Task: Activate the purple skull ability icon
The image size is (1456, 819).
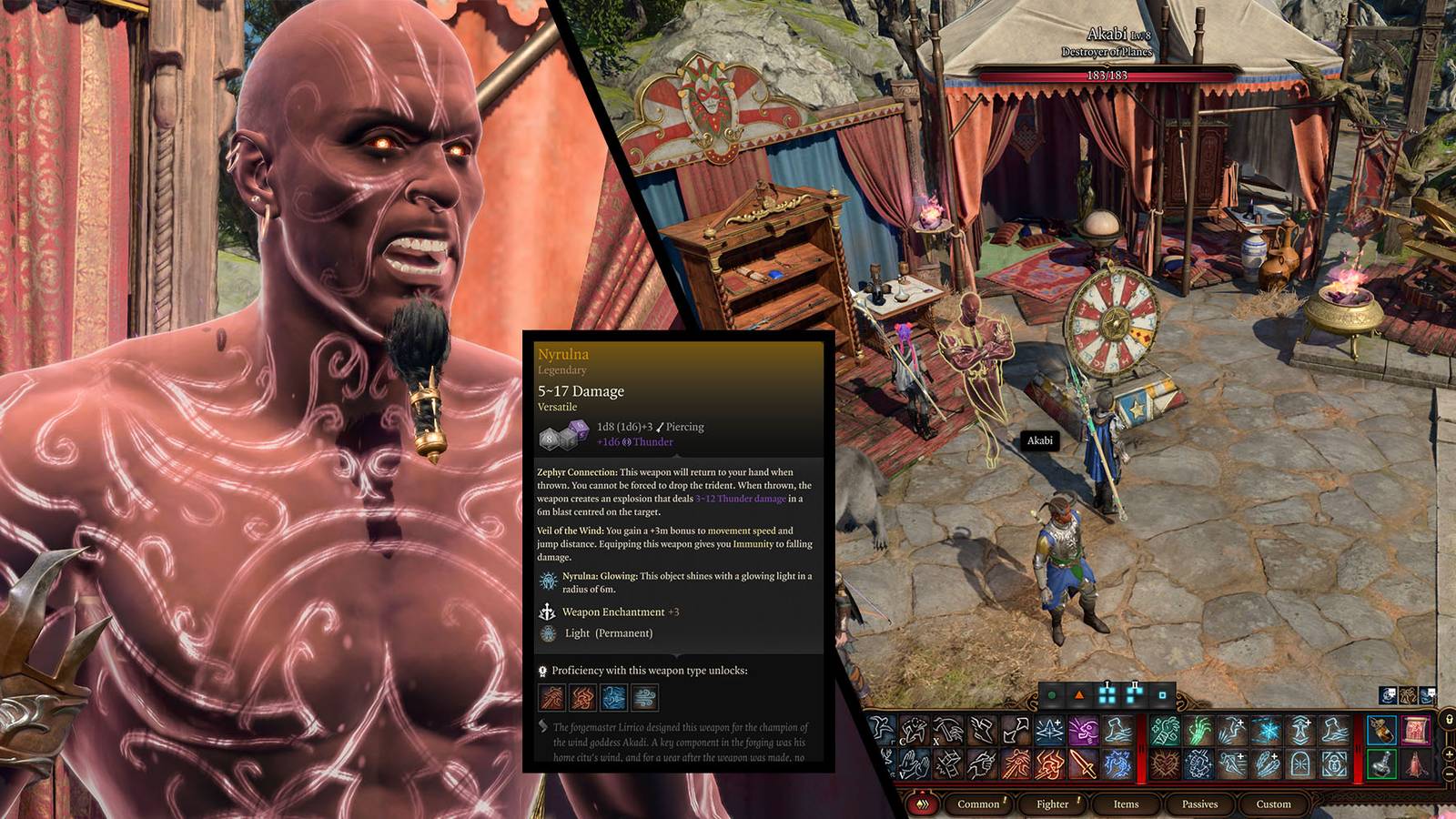Action: [1083, 730]
